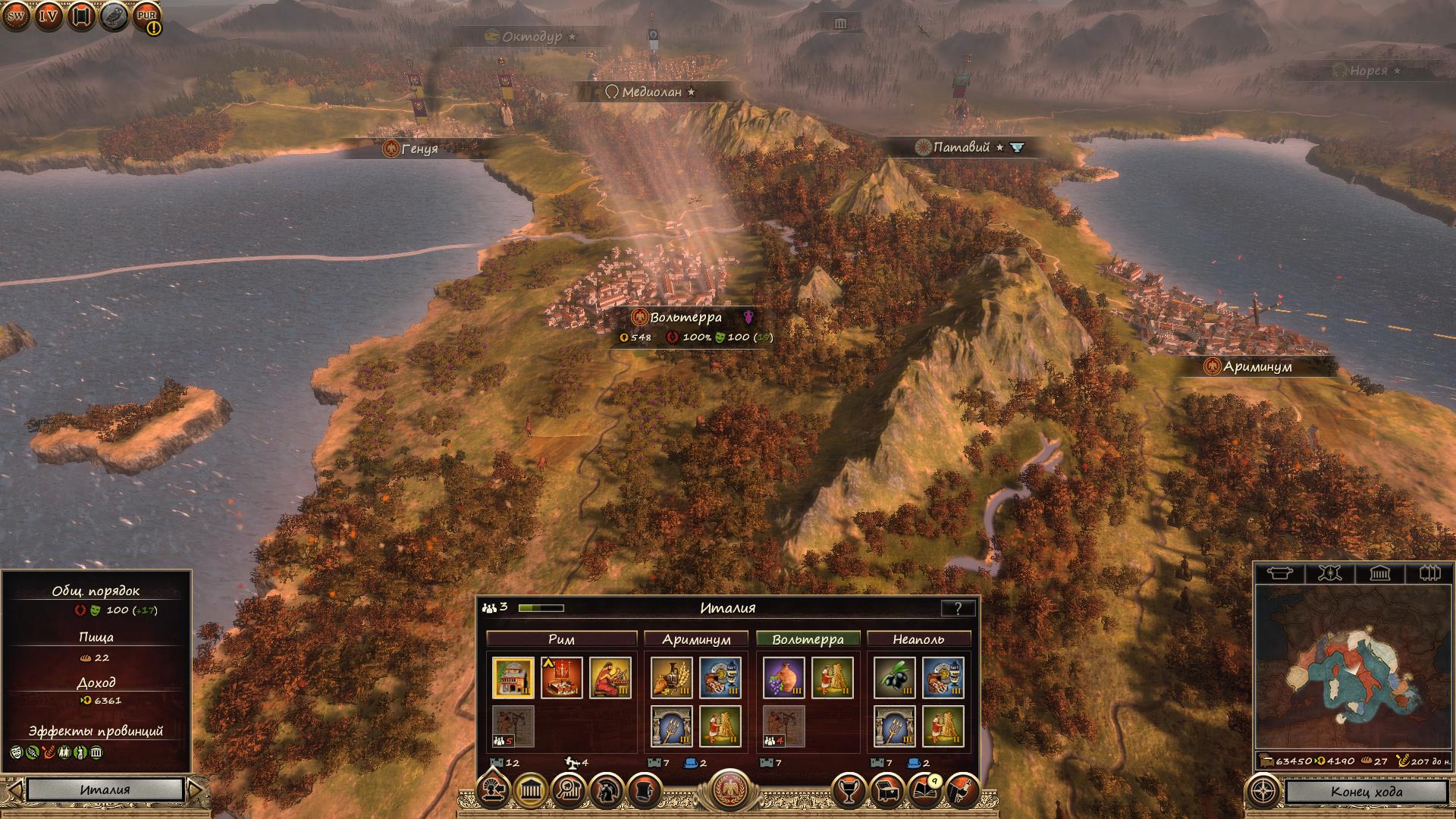1456x819 pixels.
Task: Open the helmet-shaped forces button
Action: point(607,791)
